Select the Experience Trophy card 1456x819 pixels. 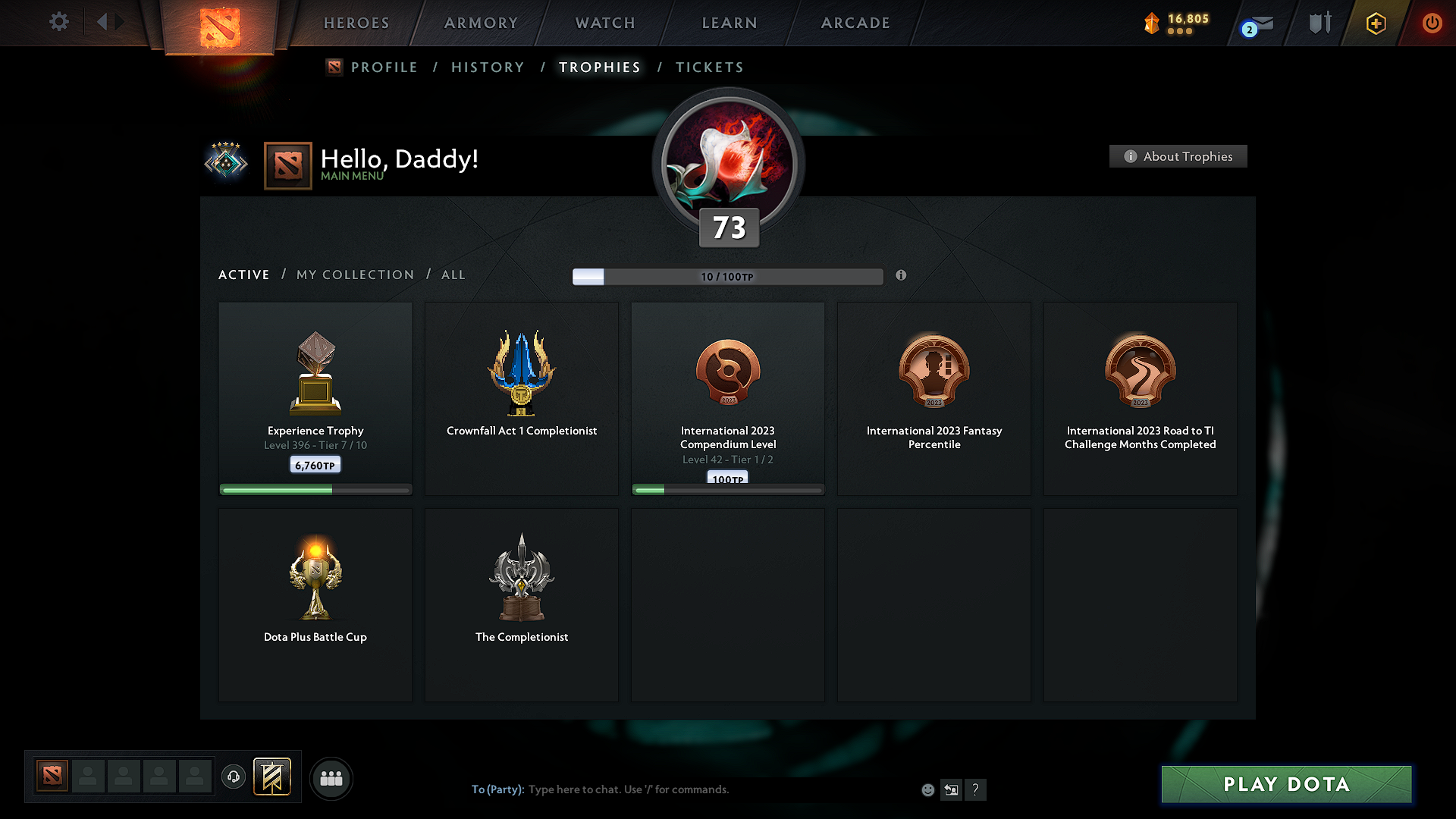(315, 394)
